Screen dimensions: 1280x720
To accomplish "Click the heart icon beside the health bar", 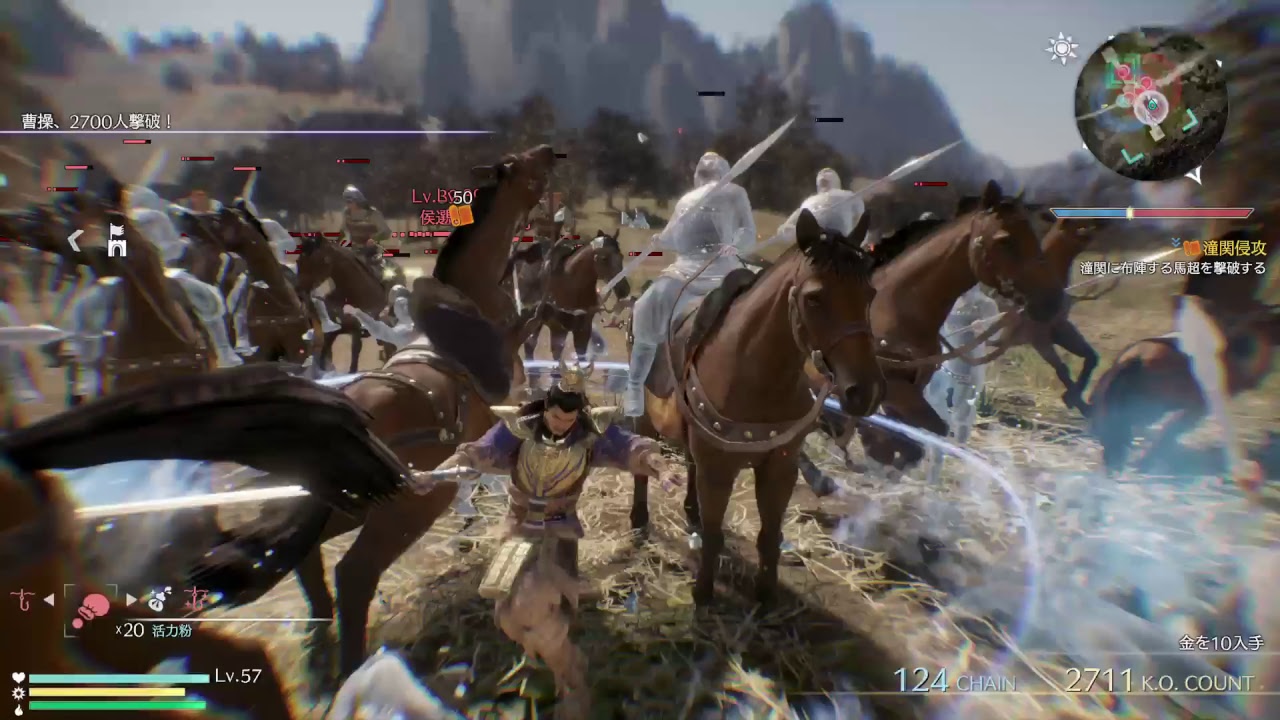I will [17, 677].
